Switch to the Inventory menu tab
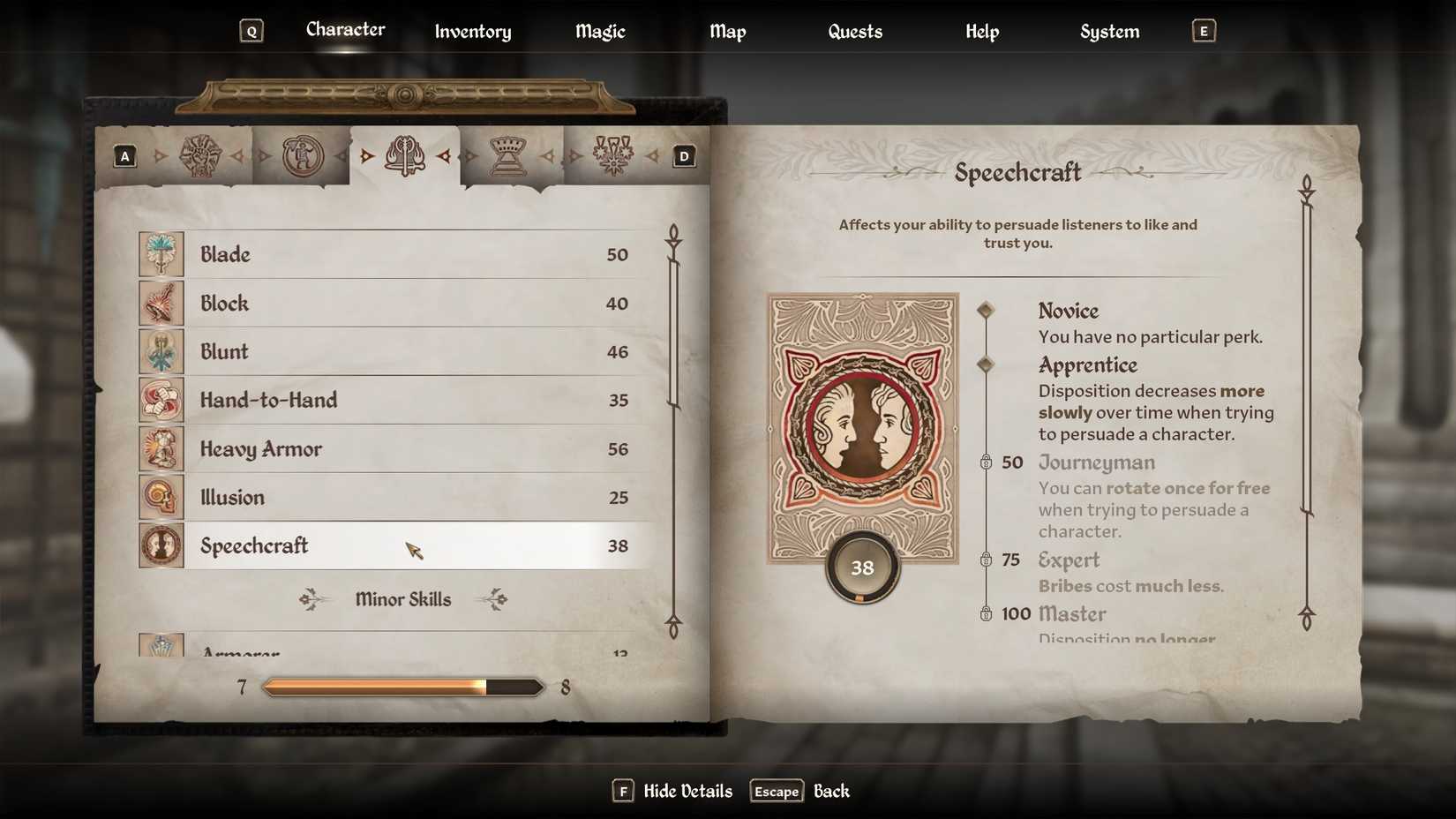Image resolution: width=1456 pixels, height=819 pixels. [472, 31]
